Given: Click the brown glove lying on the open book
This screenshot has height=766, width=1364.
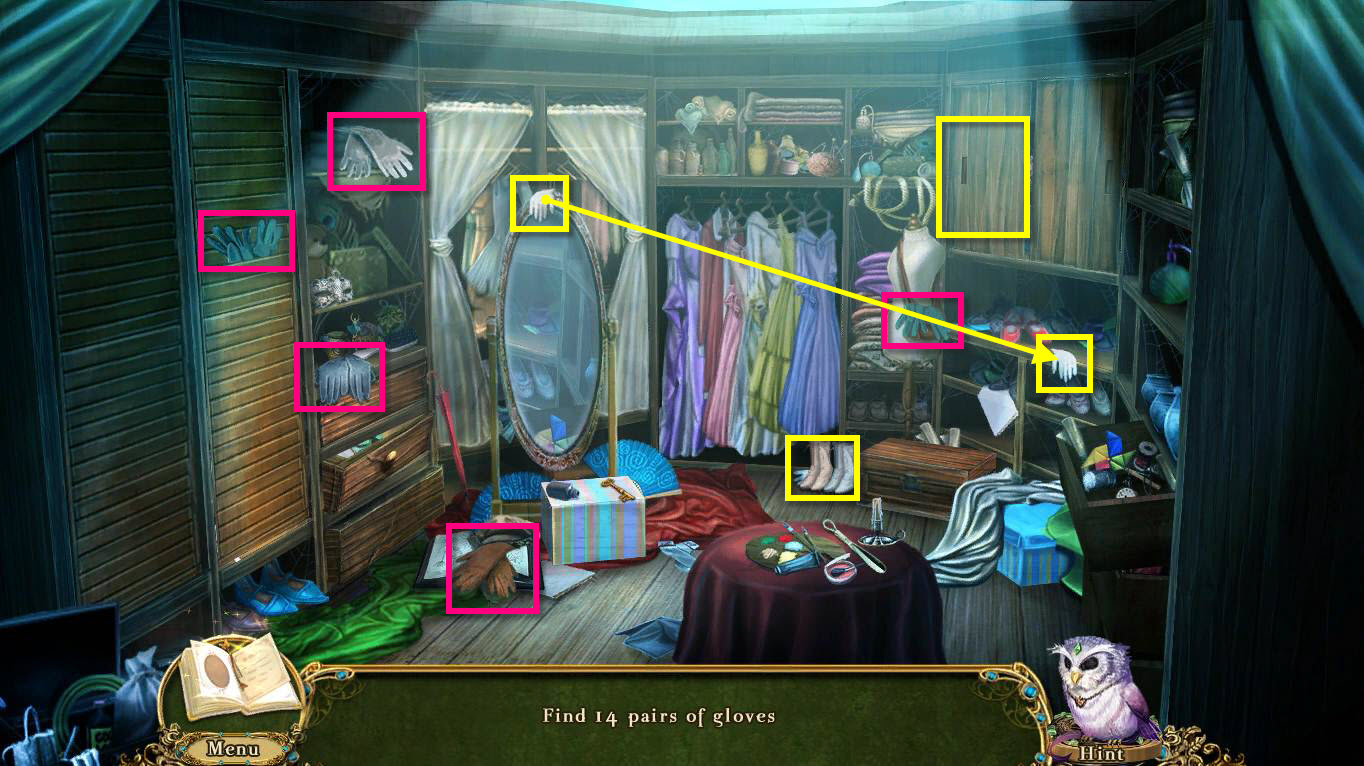Looking at the screenshot, I should pyautogui.click(x=492, y=566).
